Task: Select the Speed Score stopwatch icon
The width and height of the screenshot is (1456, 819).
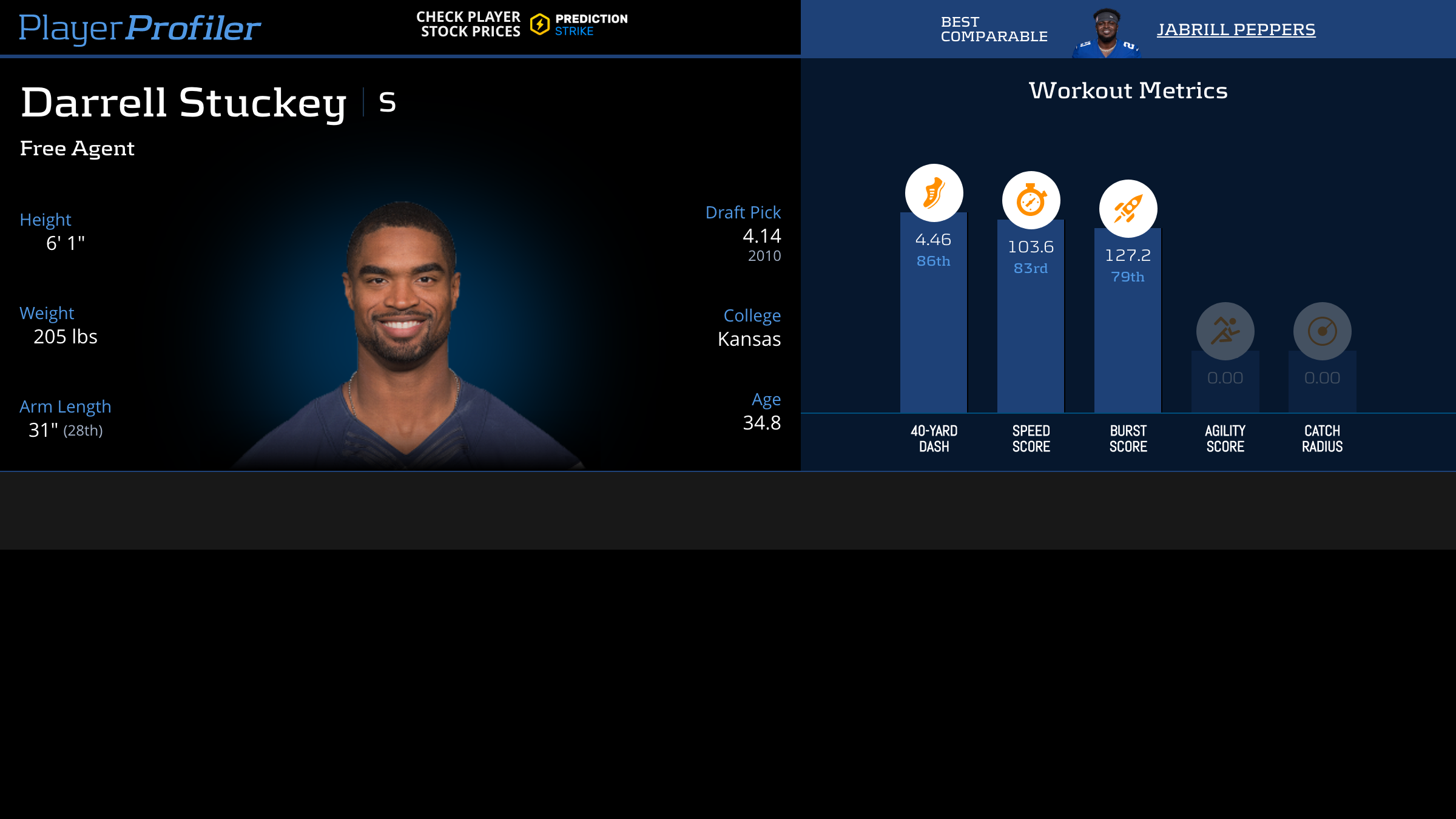Action: point(1031,200)
